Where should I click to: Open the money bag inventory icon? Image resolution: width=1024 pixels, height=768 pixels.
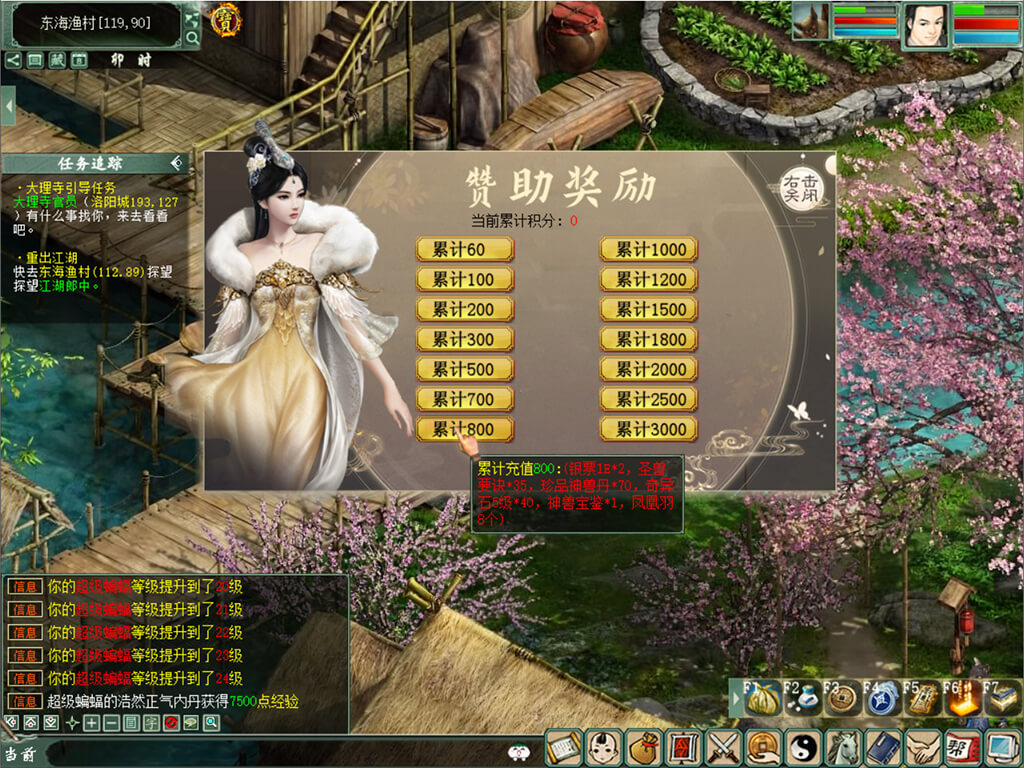coord(641,747)
